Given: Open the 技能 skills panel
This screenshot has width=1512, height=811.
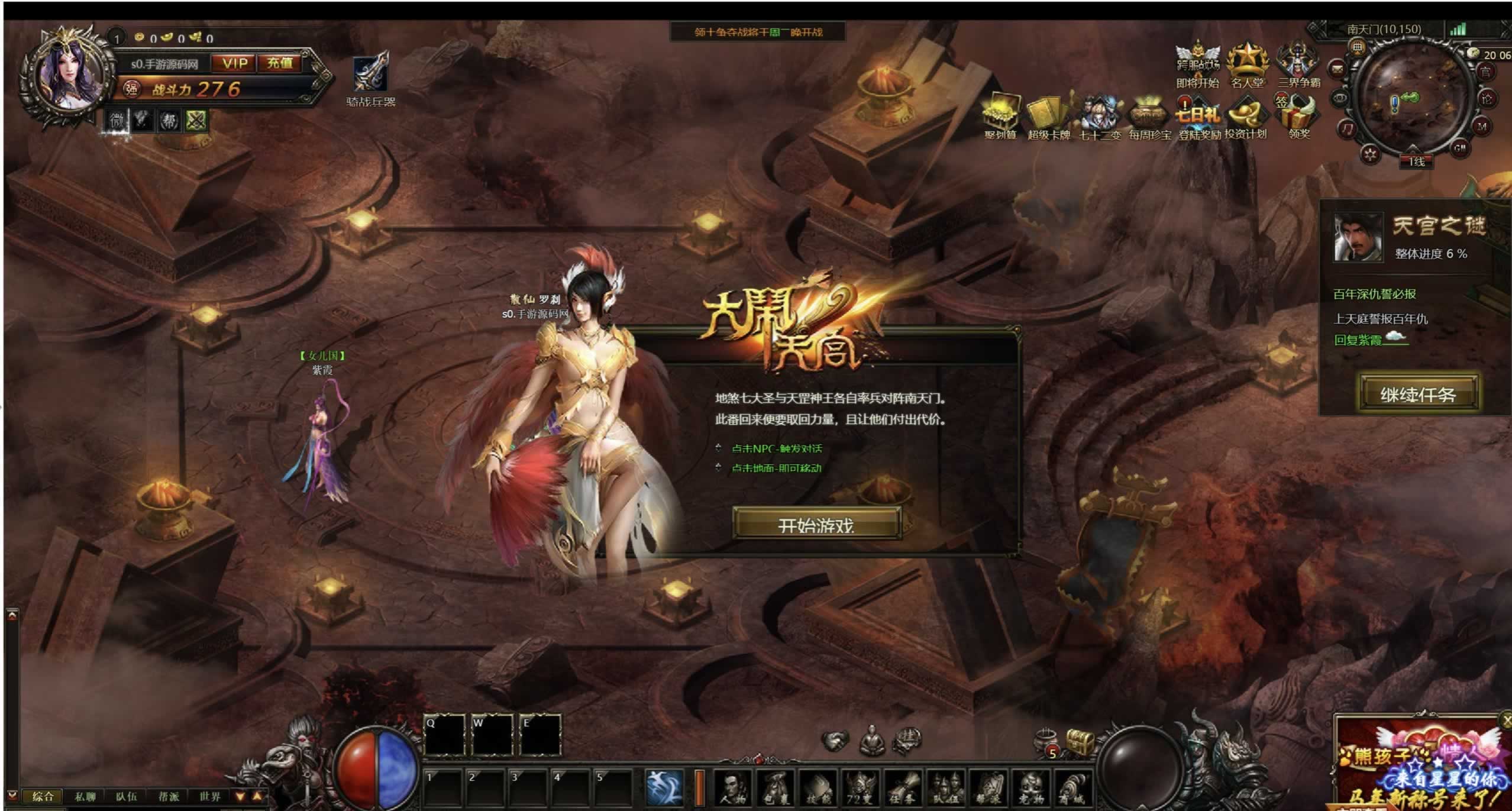Looking at the screenshot, I should click(818, 789).
